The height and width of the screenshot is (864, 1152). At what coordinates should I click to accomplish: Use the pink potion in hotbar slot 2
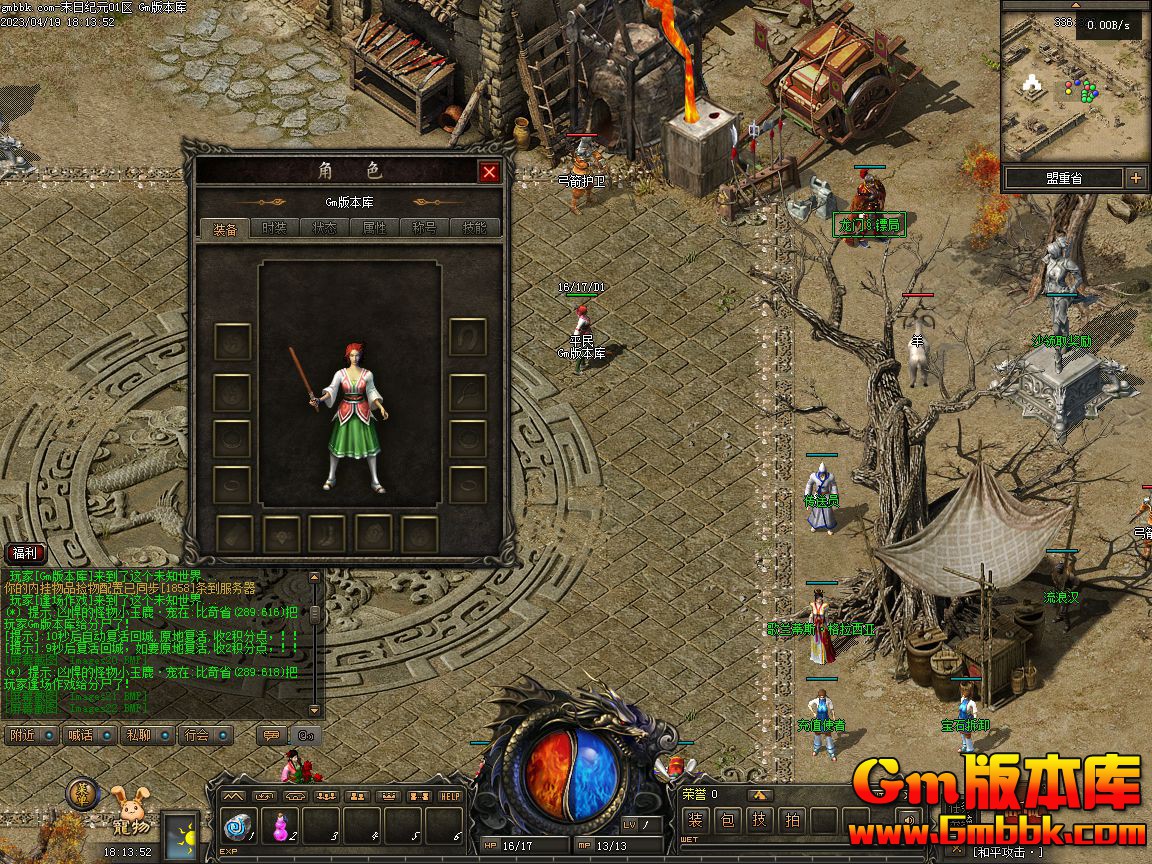pyautogui.click(x=281, y=826)
